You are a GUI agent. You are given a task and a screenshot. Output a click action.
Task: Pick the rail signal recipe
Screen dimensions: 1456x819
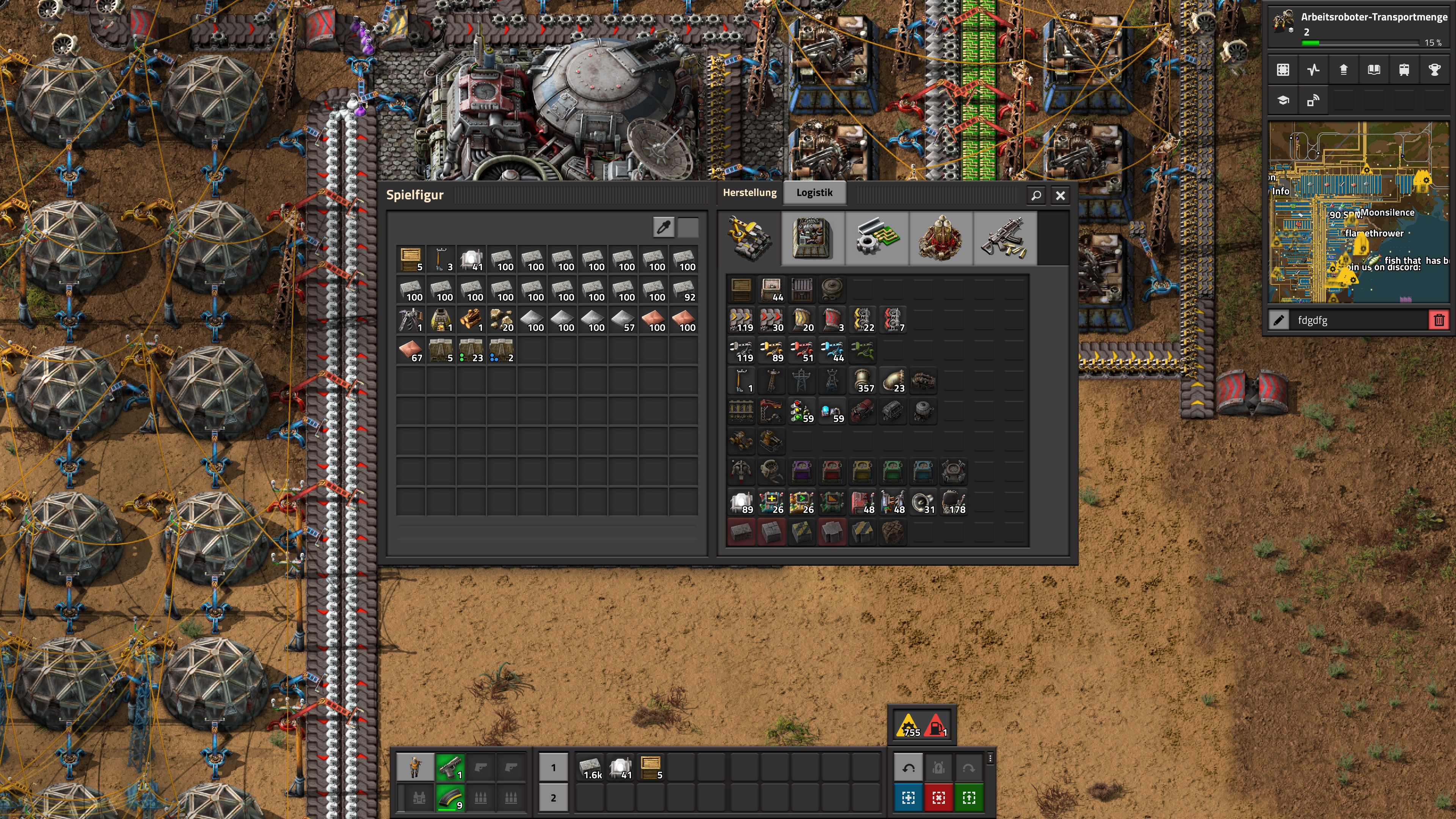coord(802,411)
